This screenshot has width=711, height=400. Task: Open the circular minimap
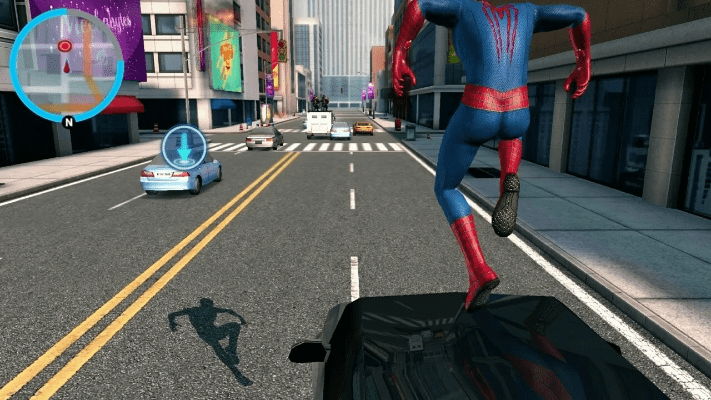(x=66, y=65)
